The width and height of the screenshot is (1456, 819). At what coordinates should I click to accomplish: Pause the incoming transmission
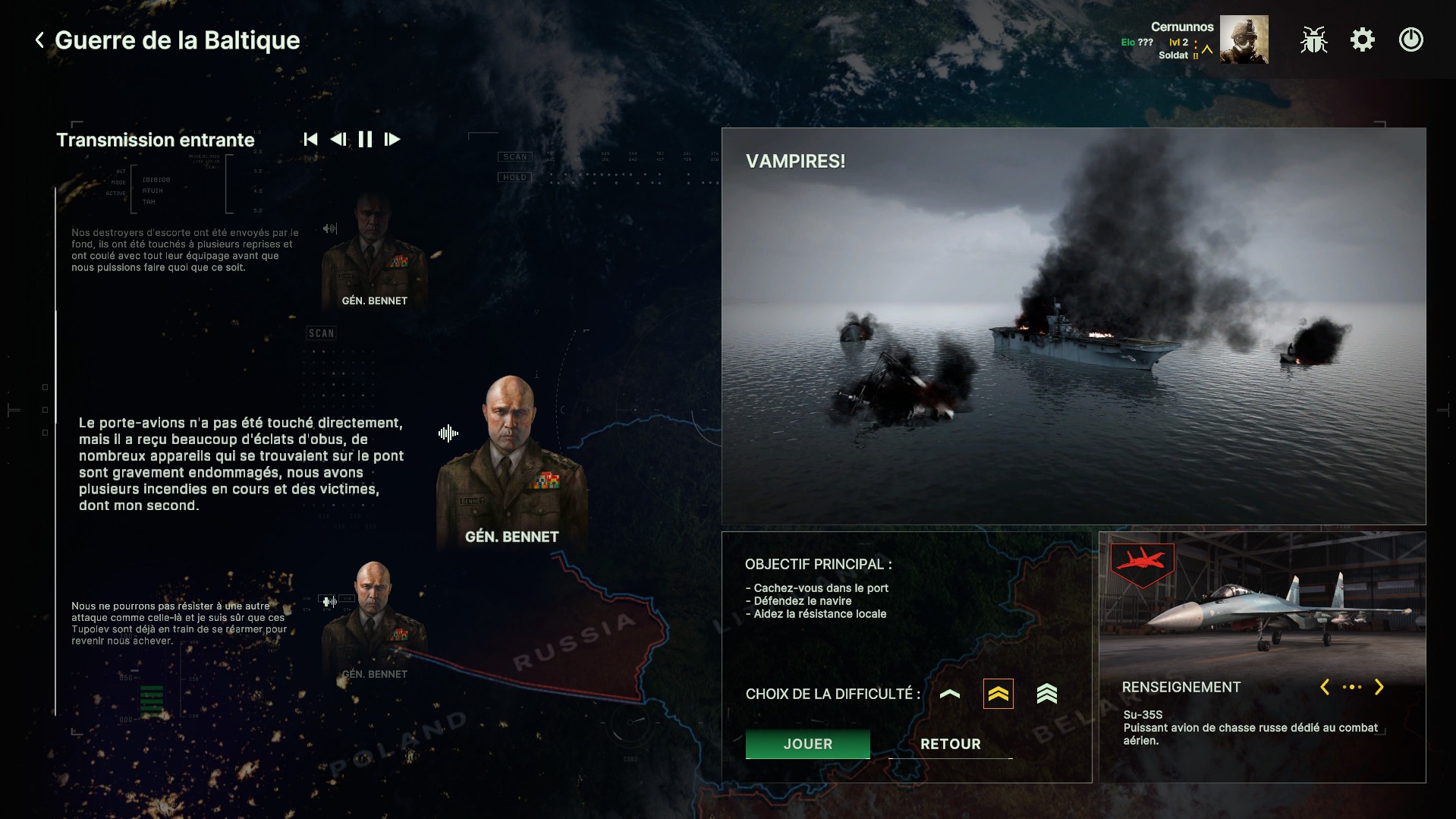[x=365, y=140]
